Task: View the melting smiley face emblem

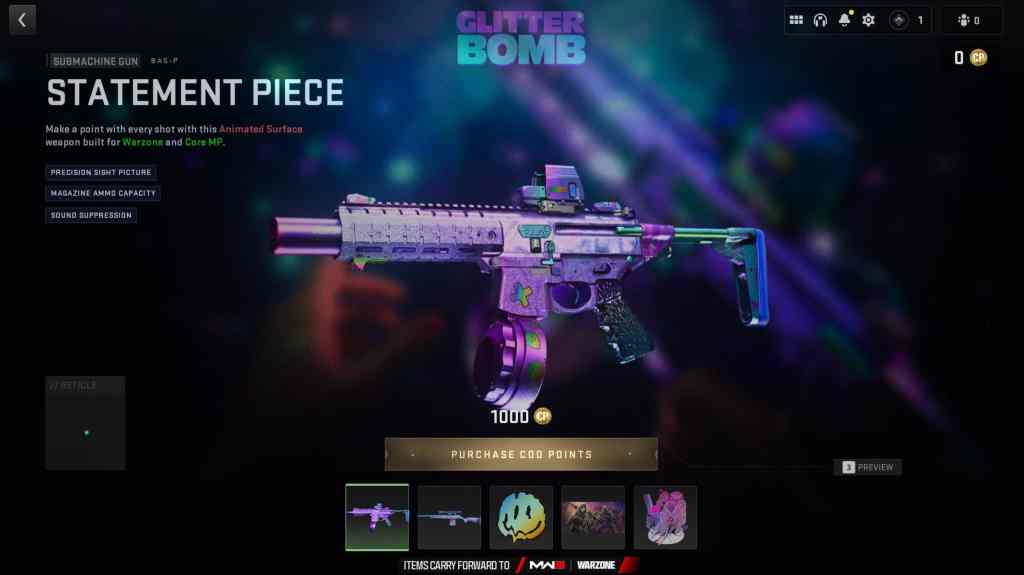Action: coord(521,517)
